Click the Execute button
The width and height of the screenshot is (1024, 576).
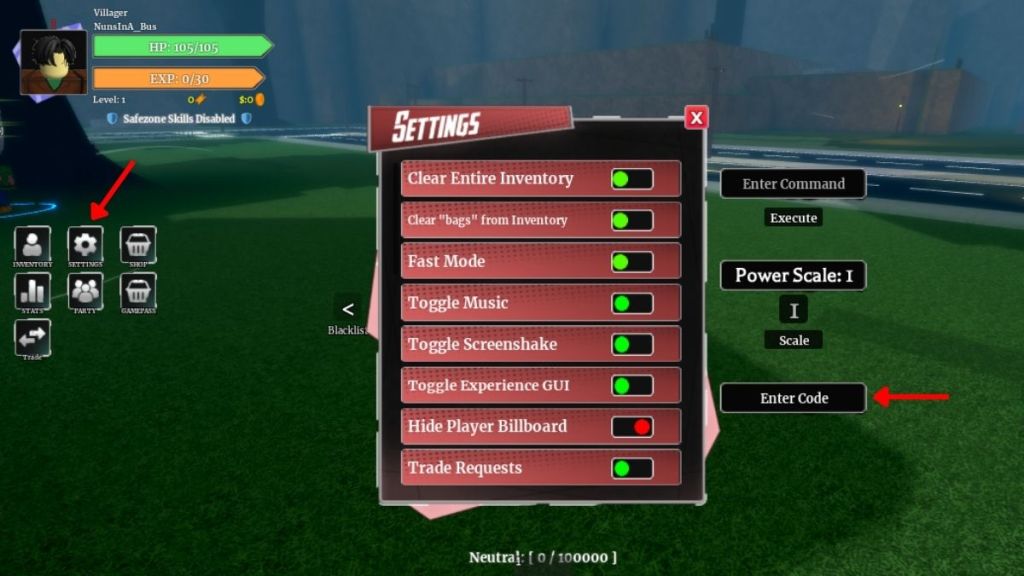[793, 218]
